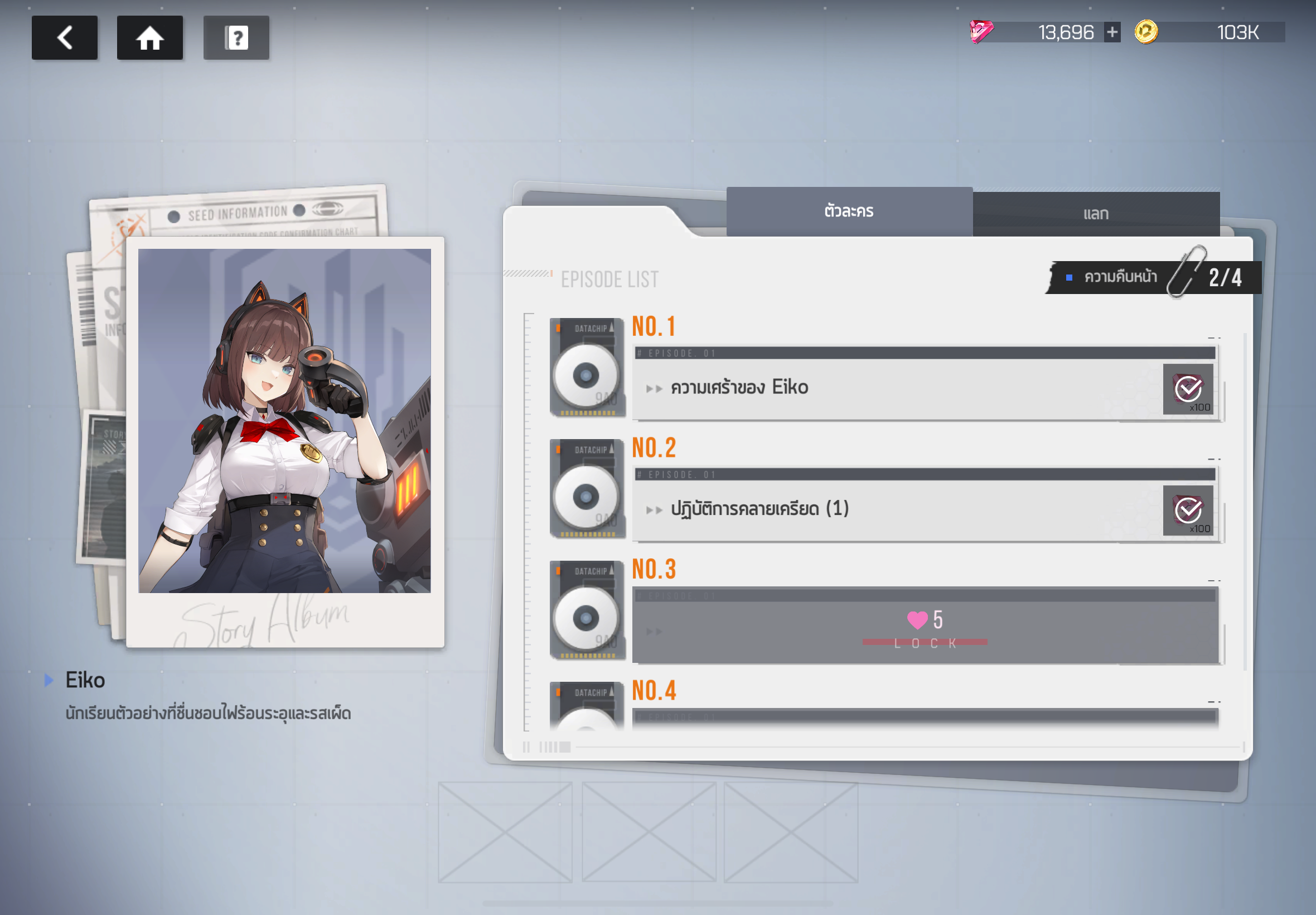Image resolution: width=1316 pixels, height=915 pixels.
Task: Go back using the arrow button
Action: pos(64,38)
